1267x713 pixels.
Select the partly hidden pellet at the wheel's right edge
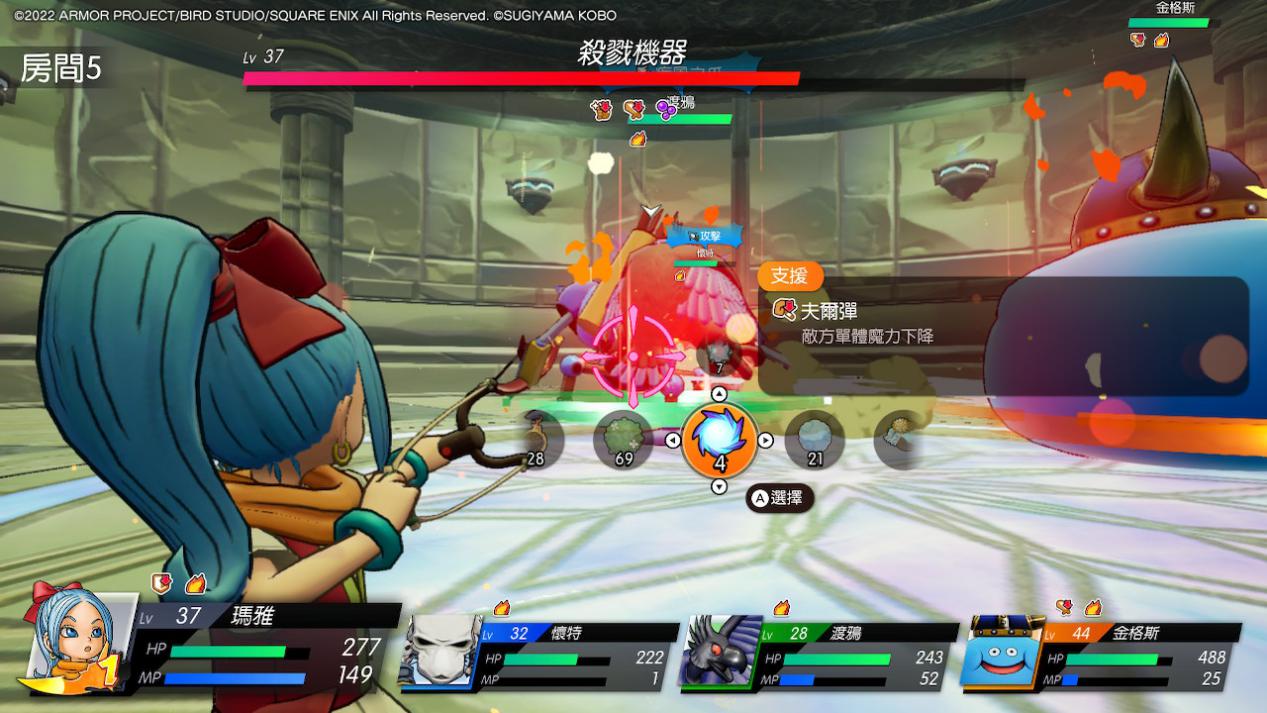(892, 440)
